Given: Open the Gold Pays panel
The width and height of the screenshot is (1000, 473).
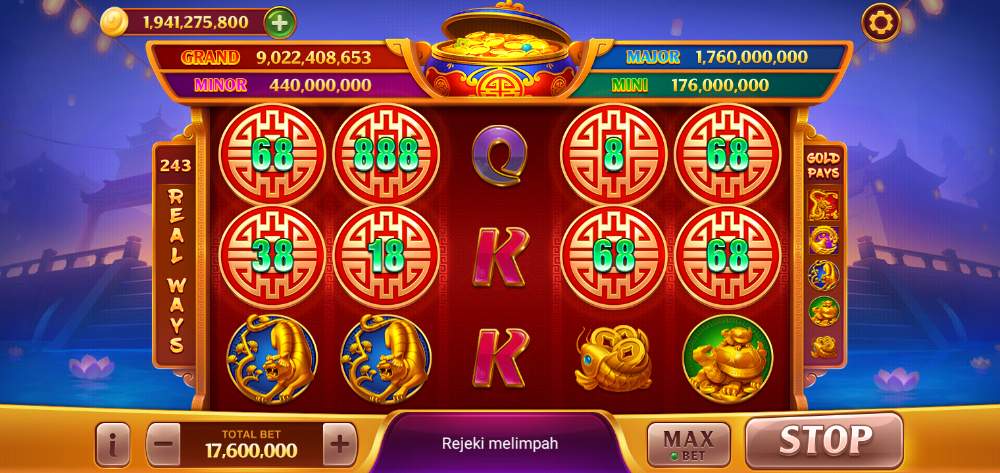Looking at the screenshot, I should click(x=823, y=165).
